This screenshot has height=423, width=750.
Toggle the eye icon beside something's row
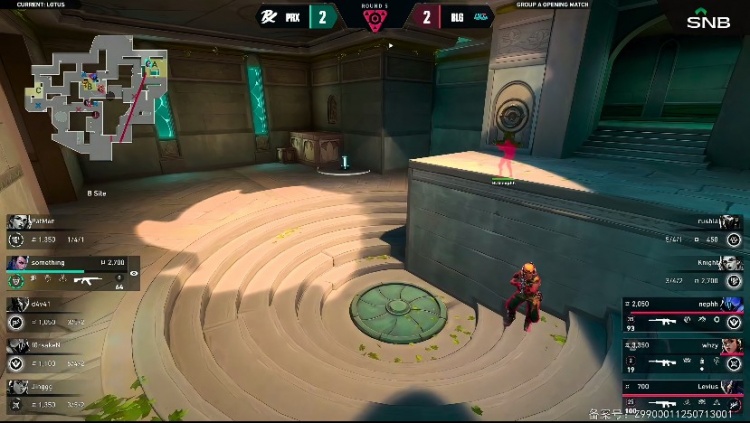coord(134,272)
